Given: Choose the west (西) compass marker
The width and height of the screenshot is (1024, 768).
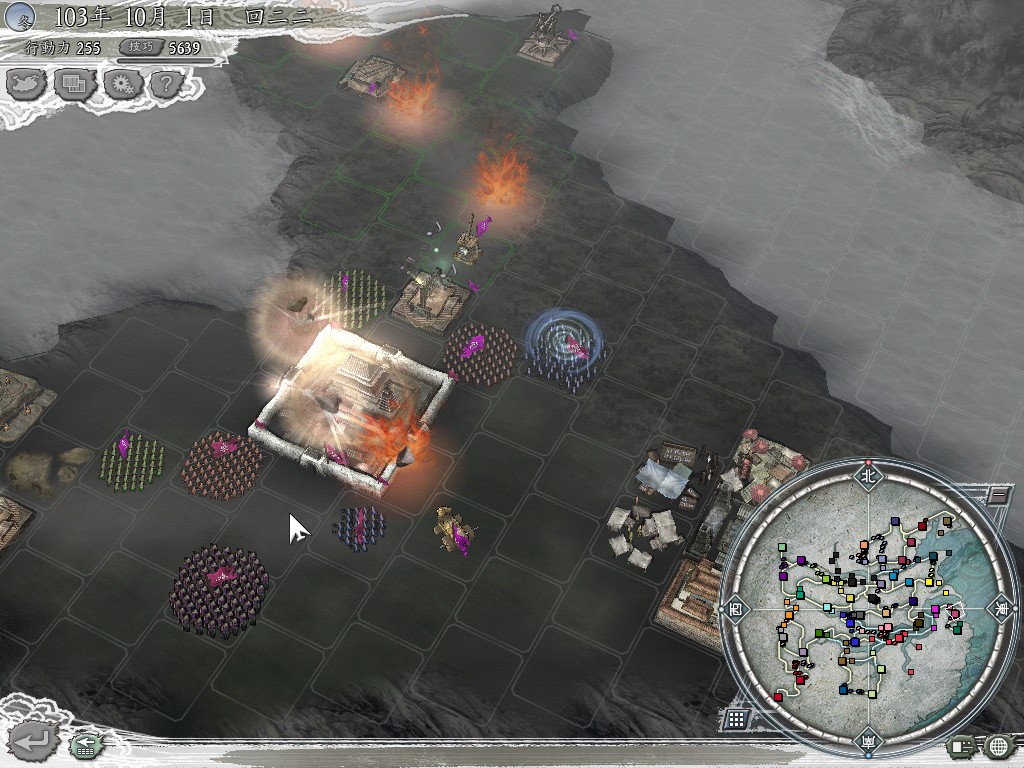Looking at the screenshot, I should coord(736,608).
